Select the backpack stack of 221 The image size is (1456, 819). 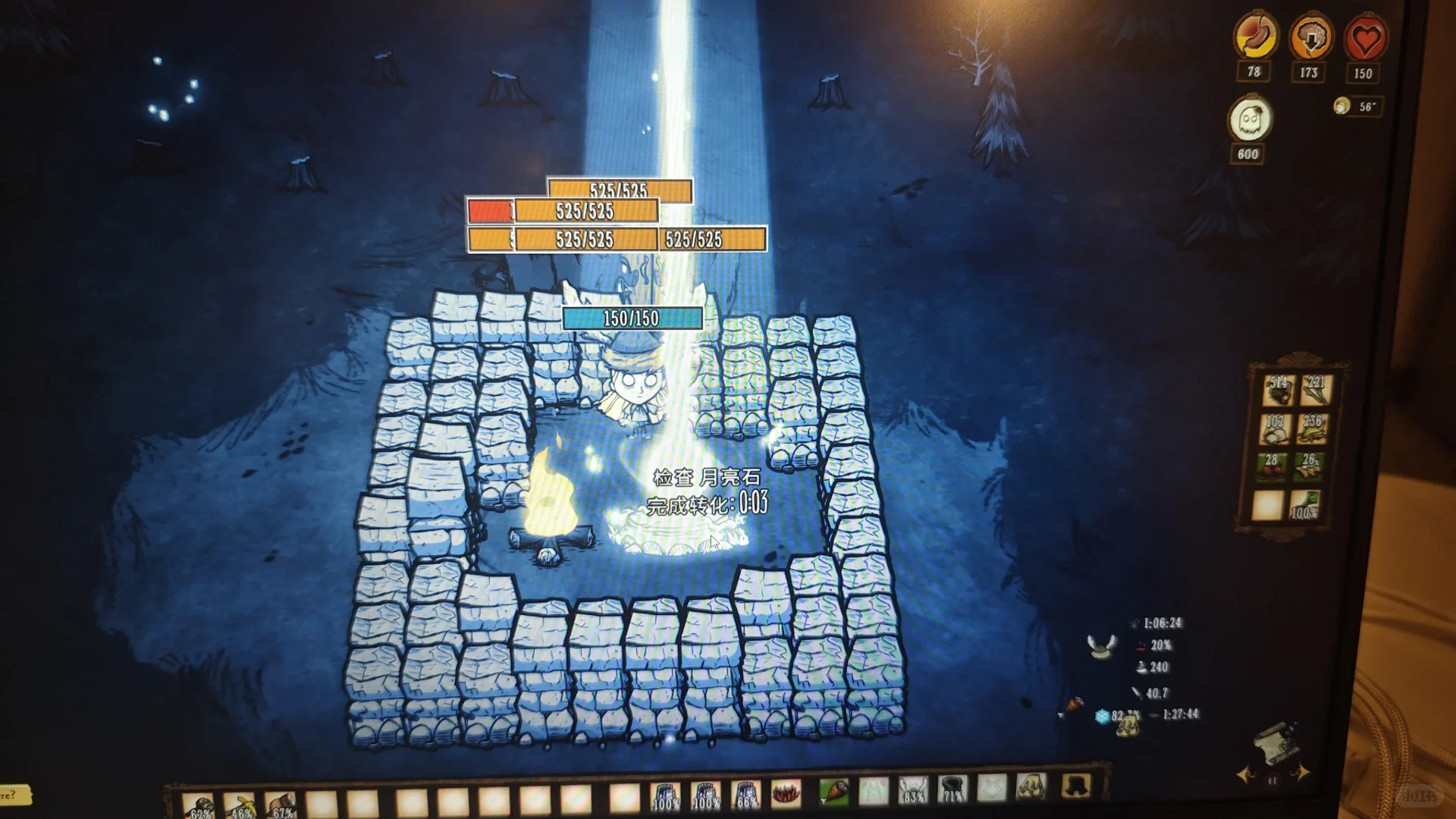(x=1315, y=390)
